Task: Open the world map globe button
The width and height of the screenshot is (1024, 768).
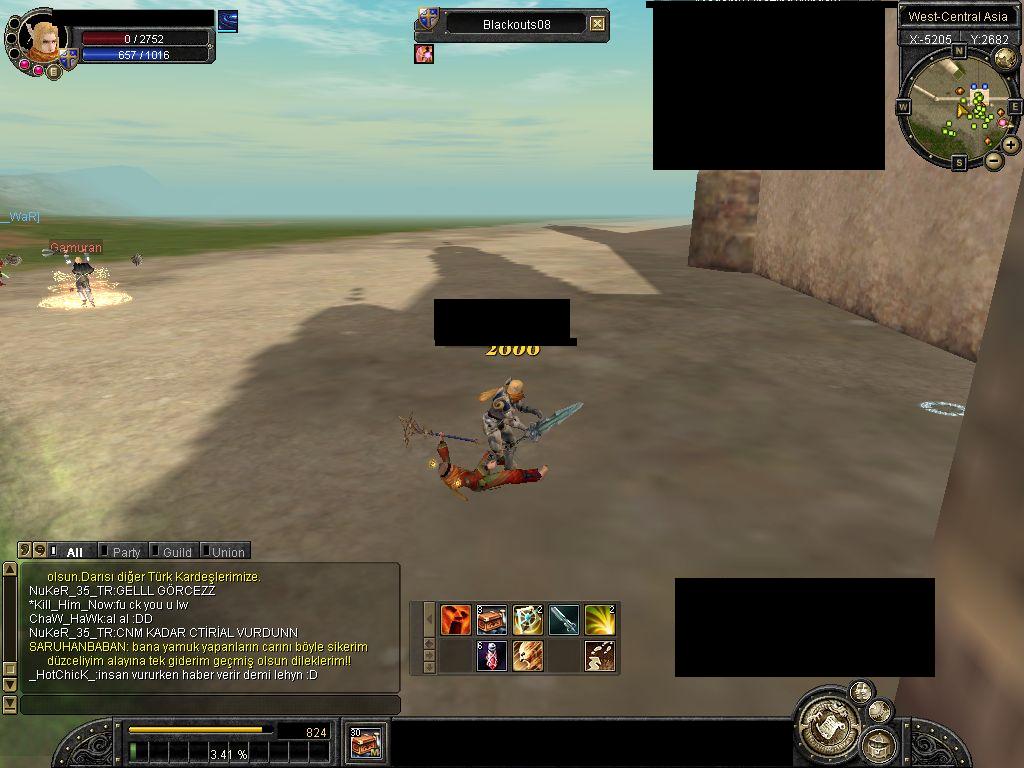Action: coord(1005,58)
